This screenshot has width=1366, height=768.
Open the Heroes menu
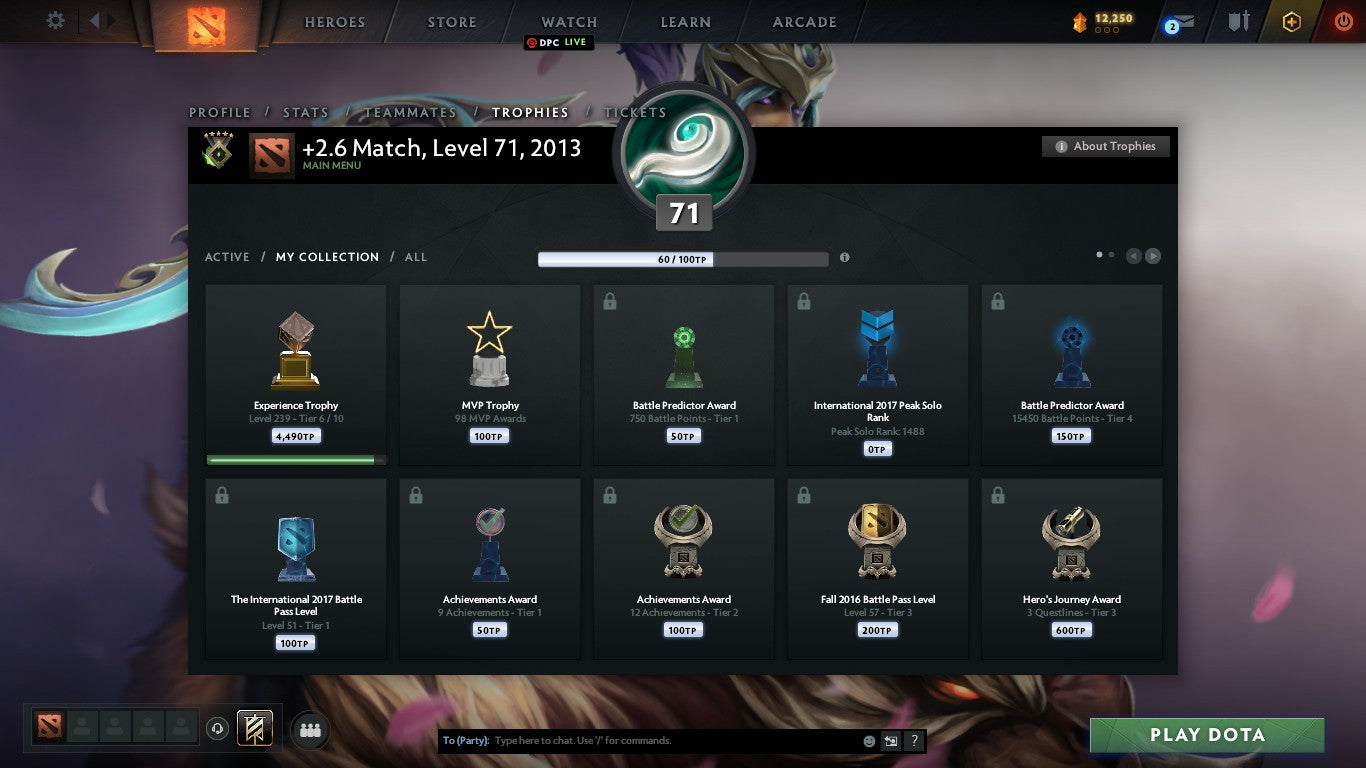(335, 22)
